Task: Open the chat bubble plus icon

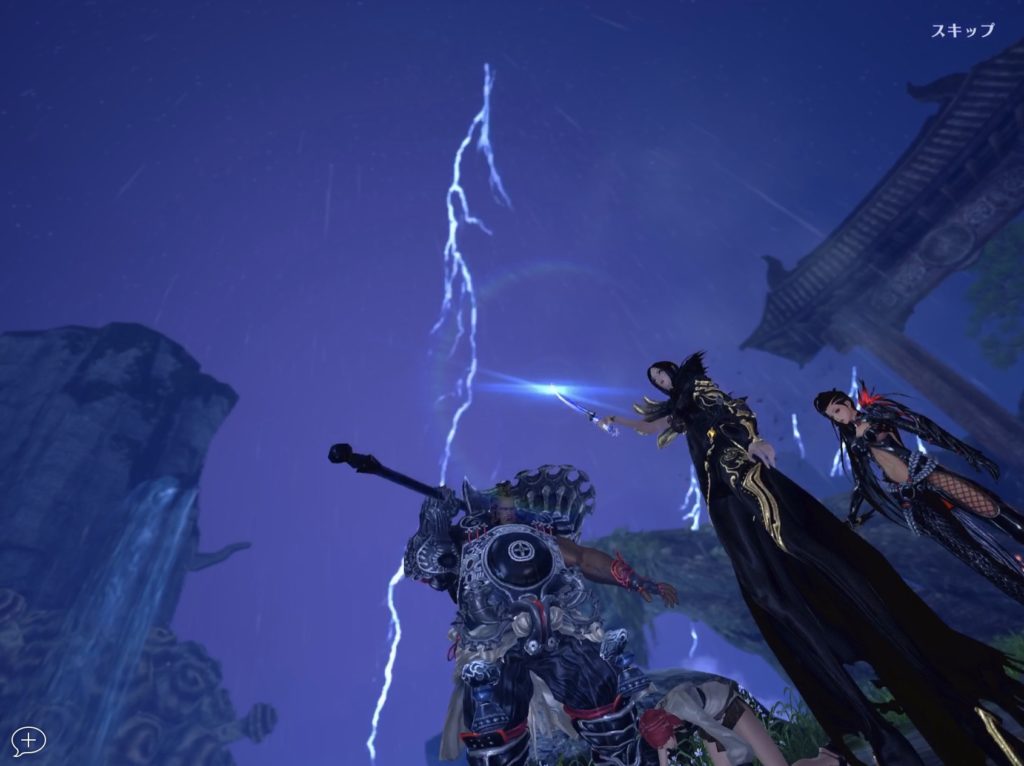Action: tap(29, 741)
